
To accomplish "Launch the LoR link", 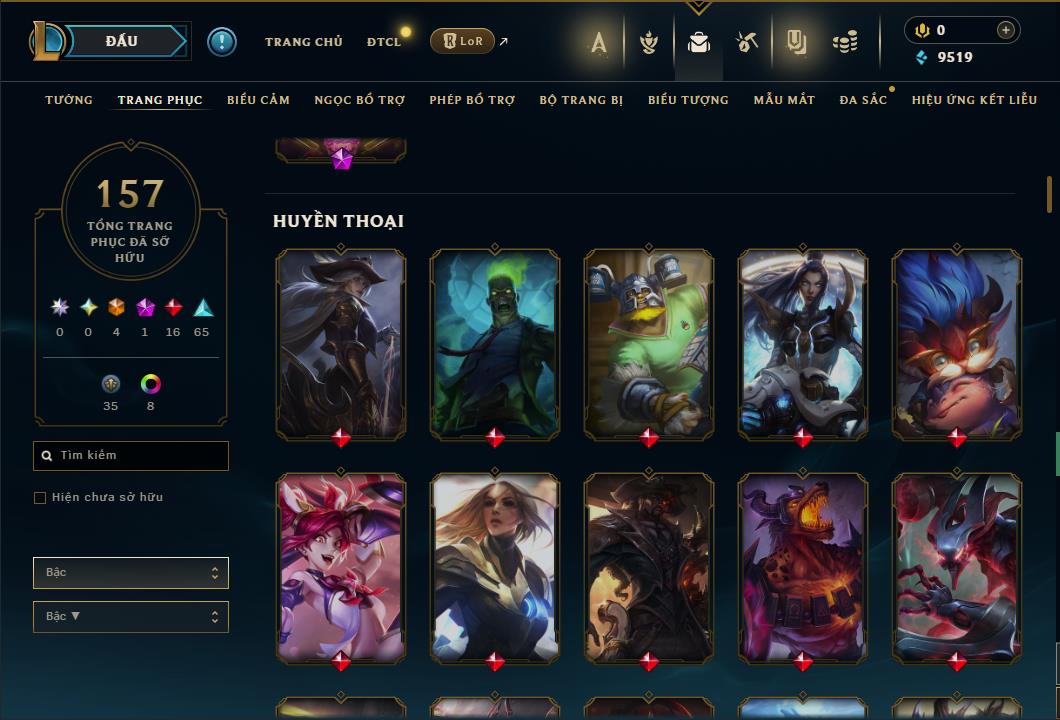I will click(x=462, y=41).
